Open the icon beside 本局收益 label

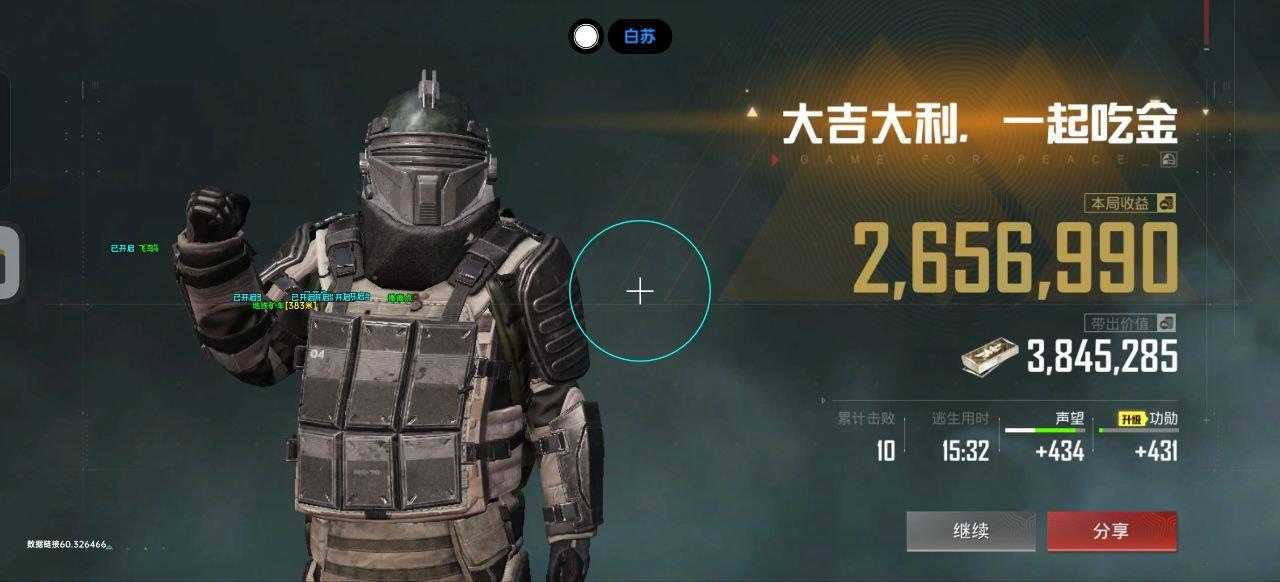(1166, 203)
